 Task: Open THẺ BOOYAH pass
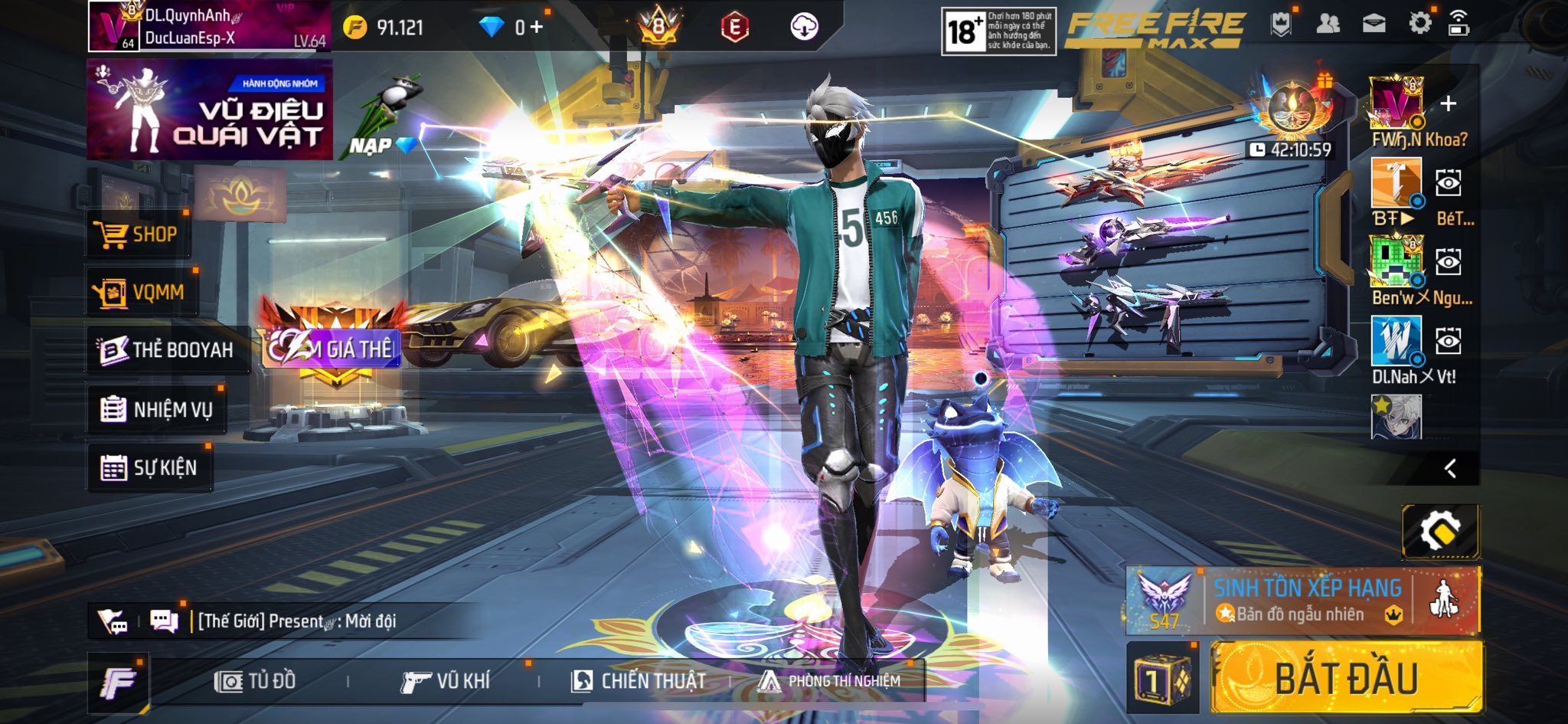point(166,350)
